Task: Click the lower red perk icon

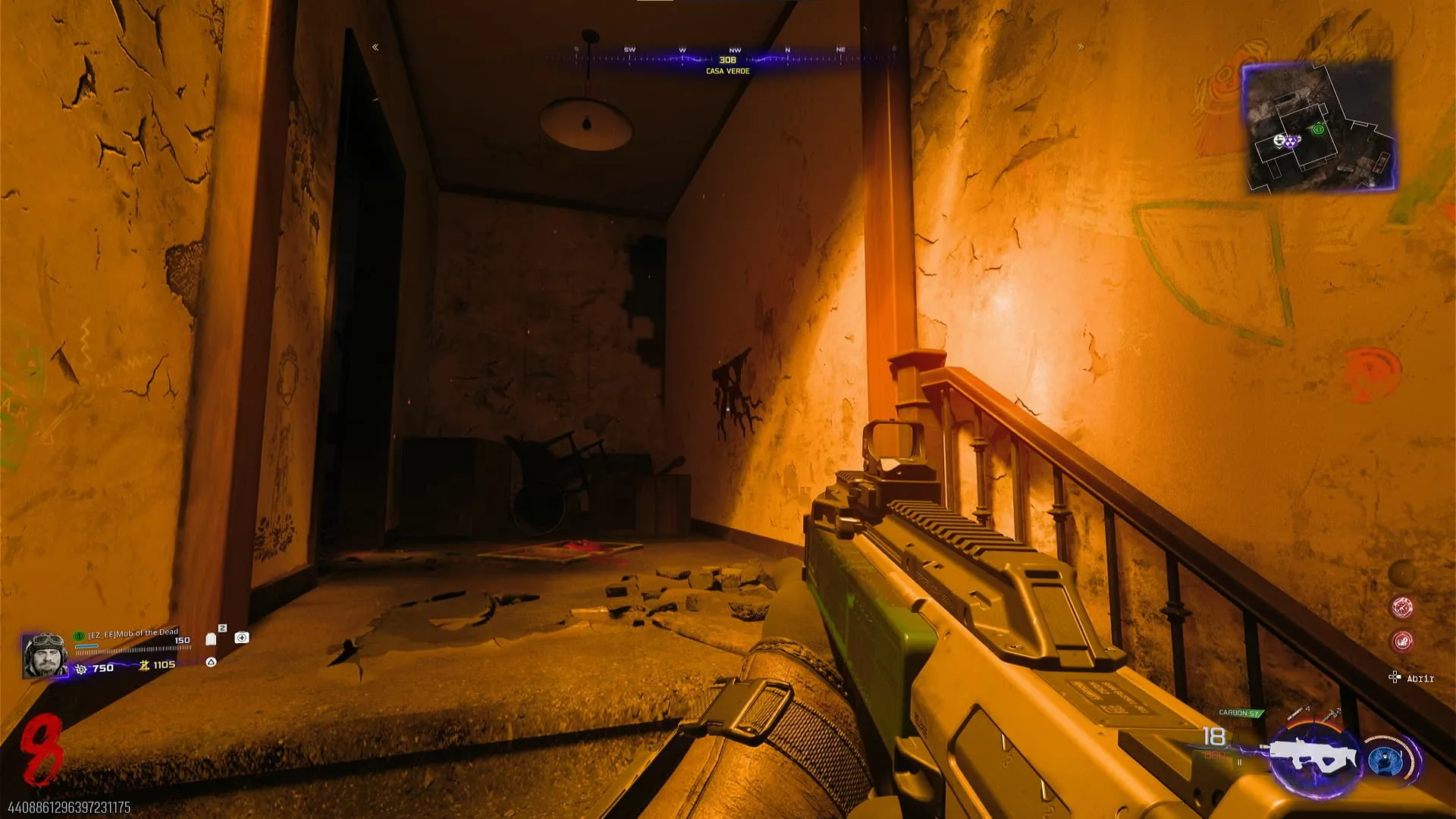Action: [1401, 642]
